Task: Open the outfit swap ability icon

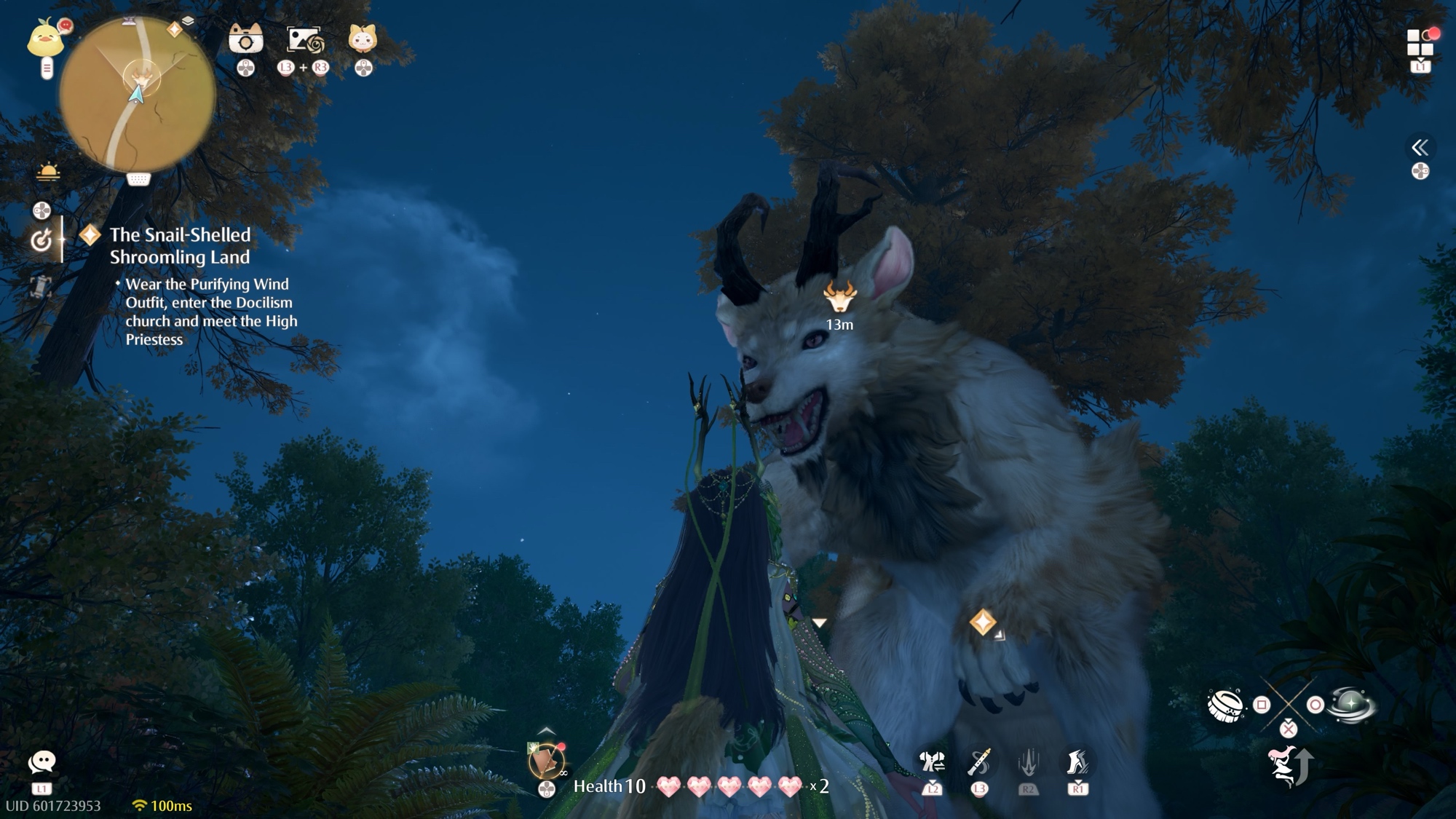Action: 932,763
